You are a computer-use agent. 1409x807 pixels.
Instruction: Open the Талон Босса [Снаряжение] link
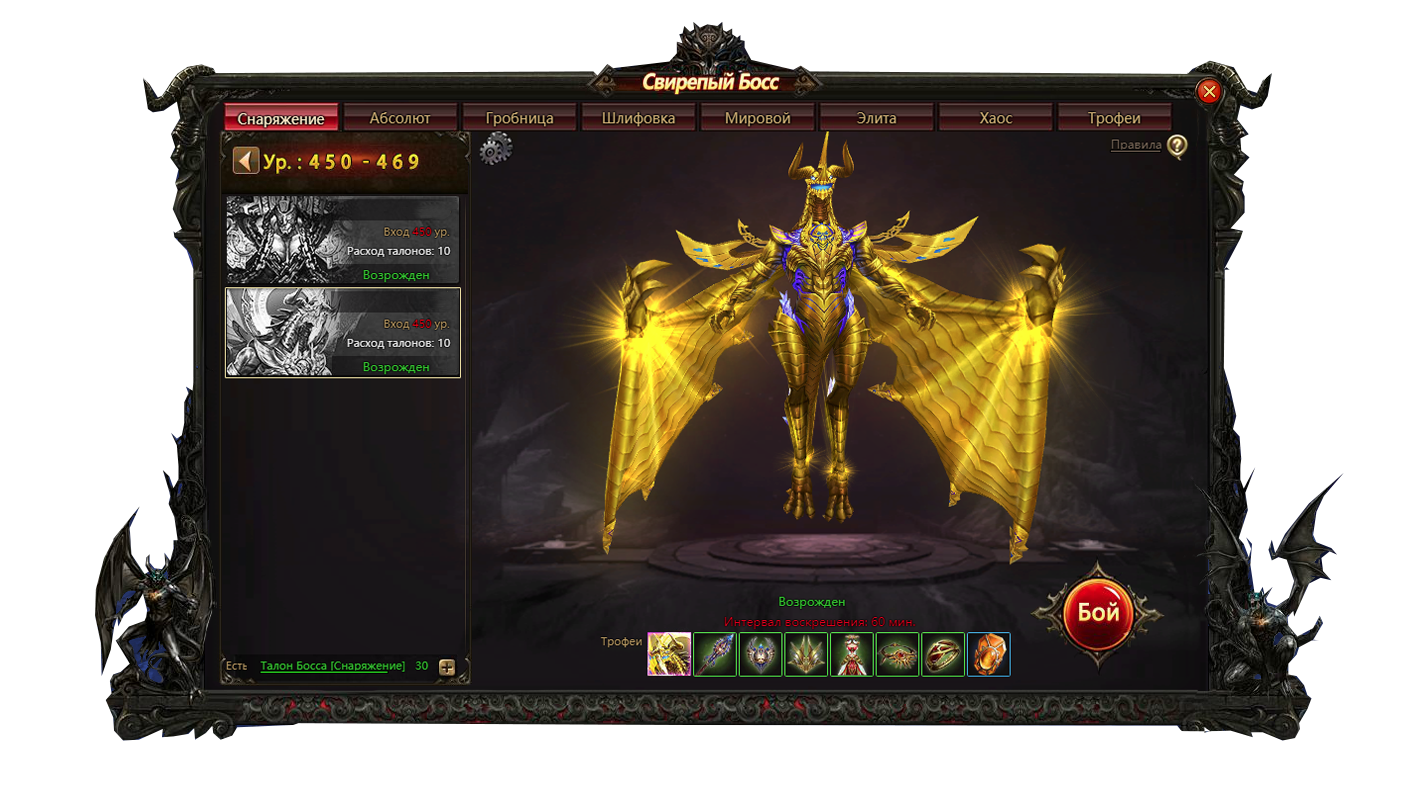point(332,666)
